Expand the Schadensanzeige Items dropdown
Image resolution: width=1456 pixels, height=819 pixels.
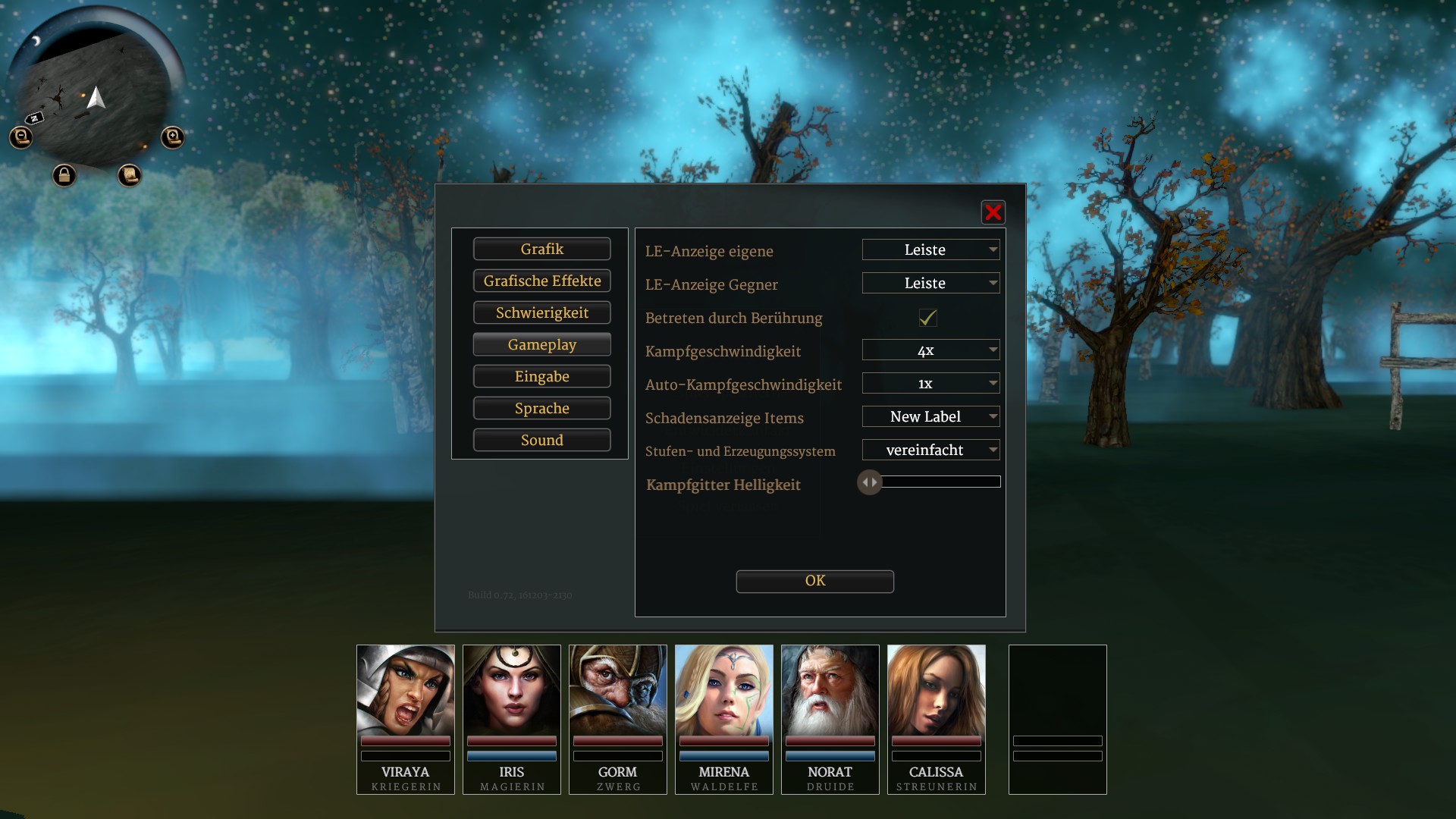(x=930, y=417)
